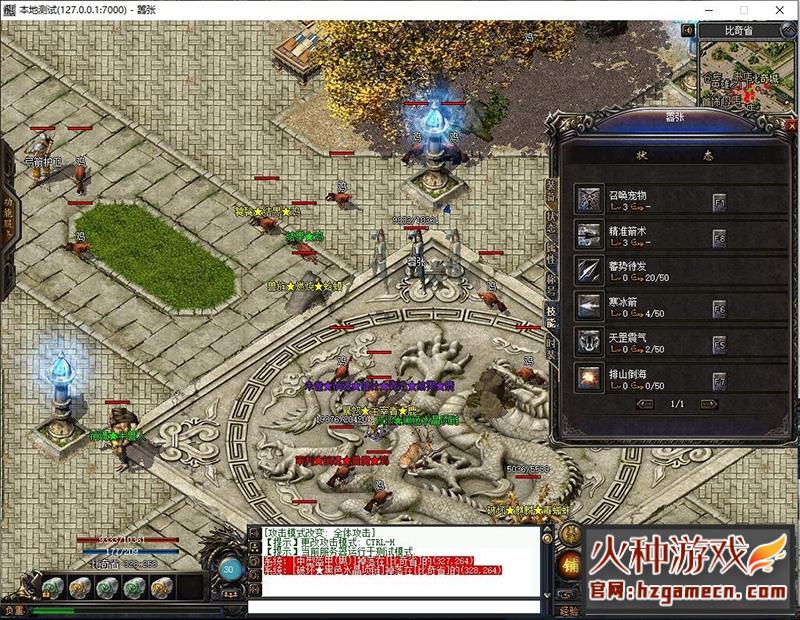Open the 称号 tab
Viewport: 800px width, 620px height.
tap(551, 283)
